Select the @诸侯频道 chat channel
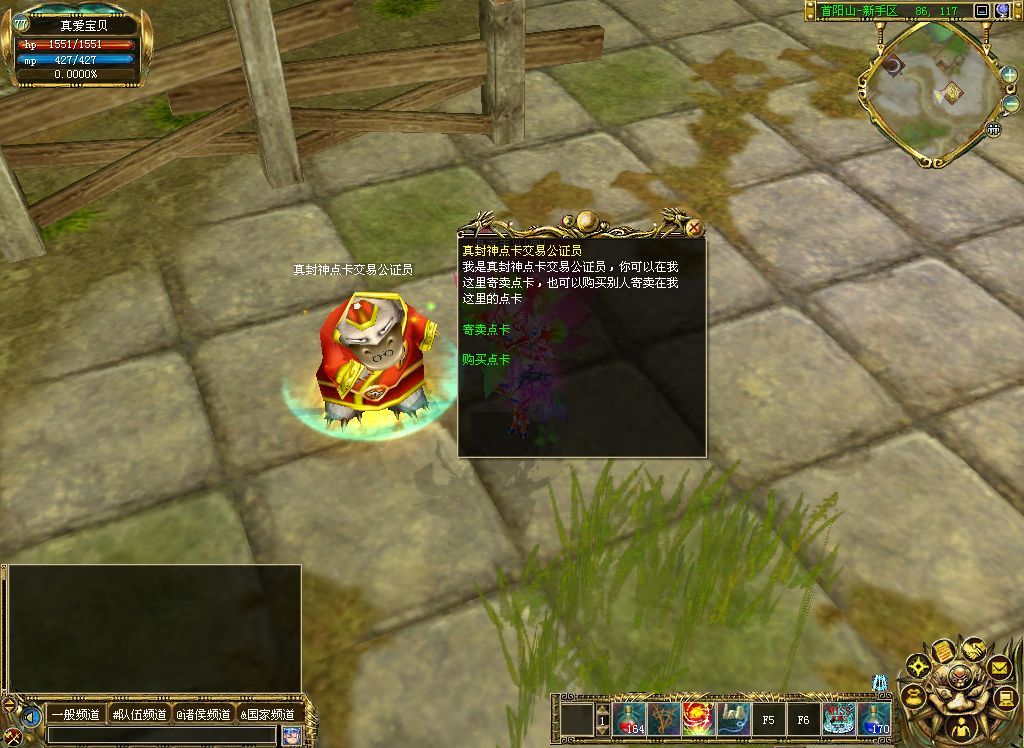The height and width of the screenshot is (748, 1024). (203, 714)
